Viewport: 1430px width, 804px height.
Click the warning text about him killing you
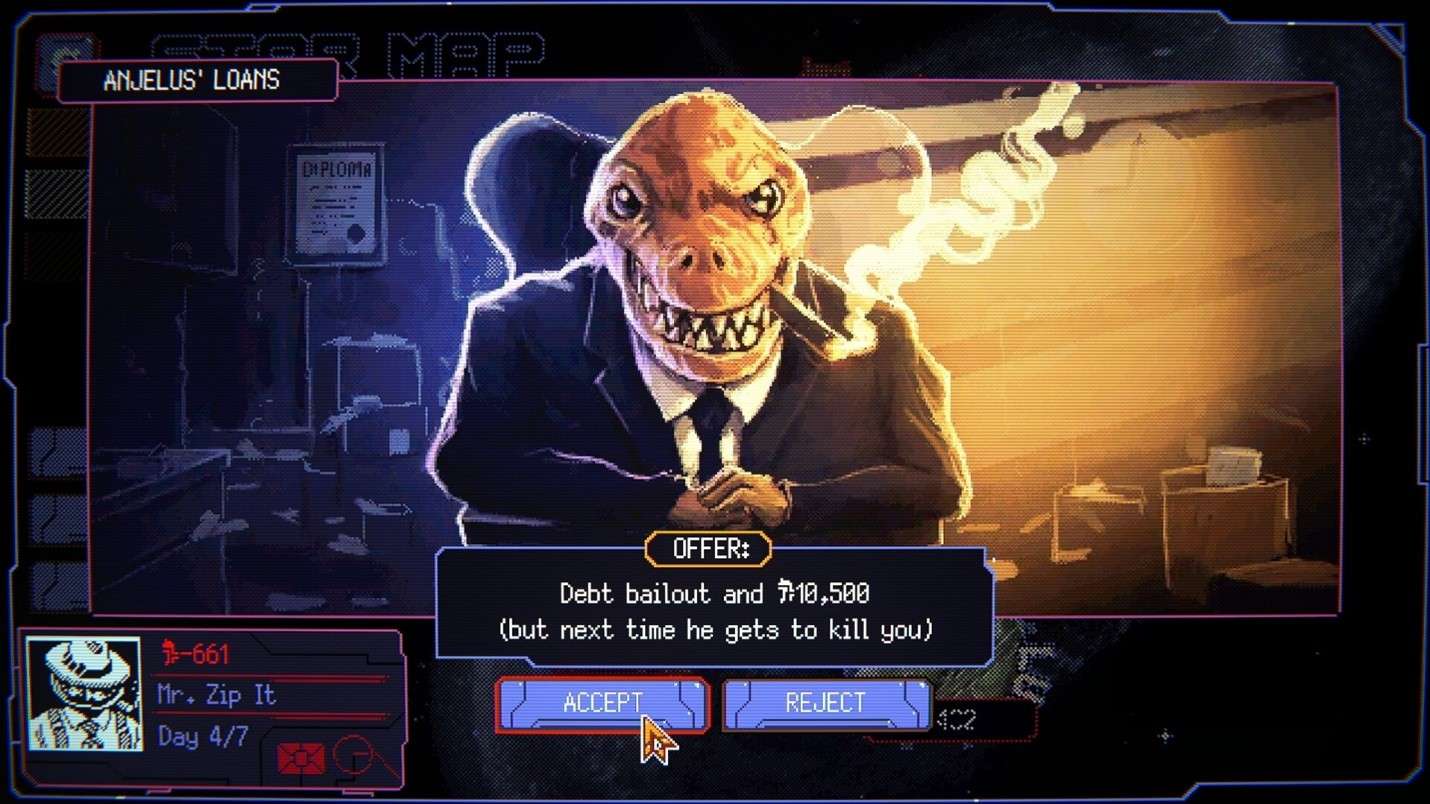click(x=714, y=630)
